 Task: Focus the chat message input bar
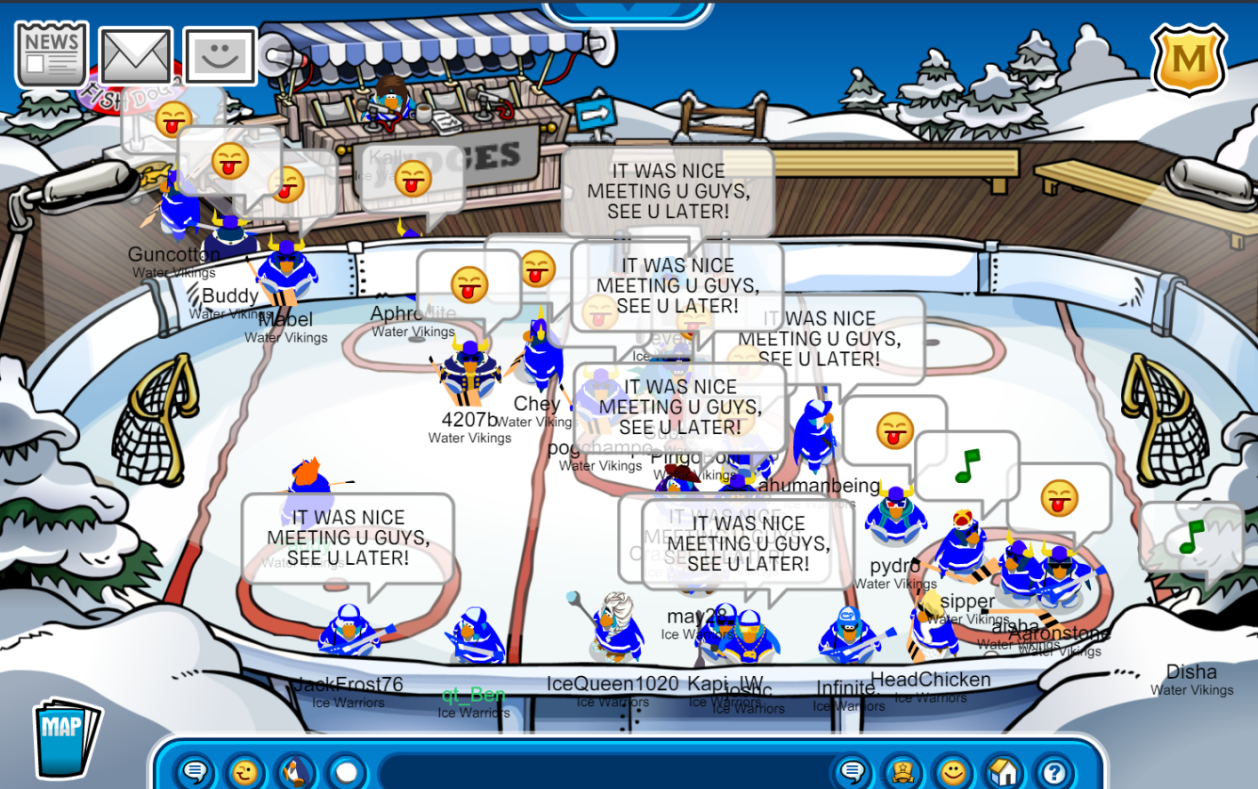(x=600, y=772)
